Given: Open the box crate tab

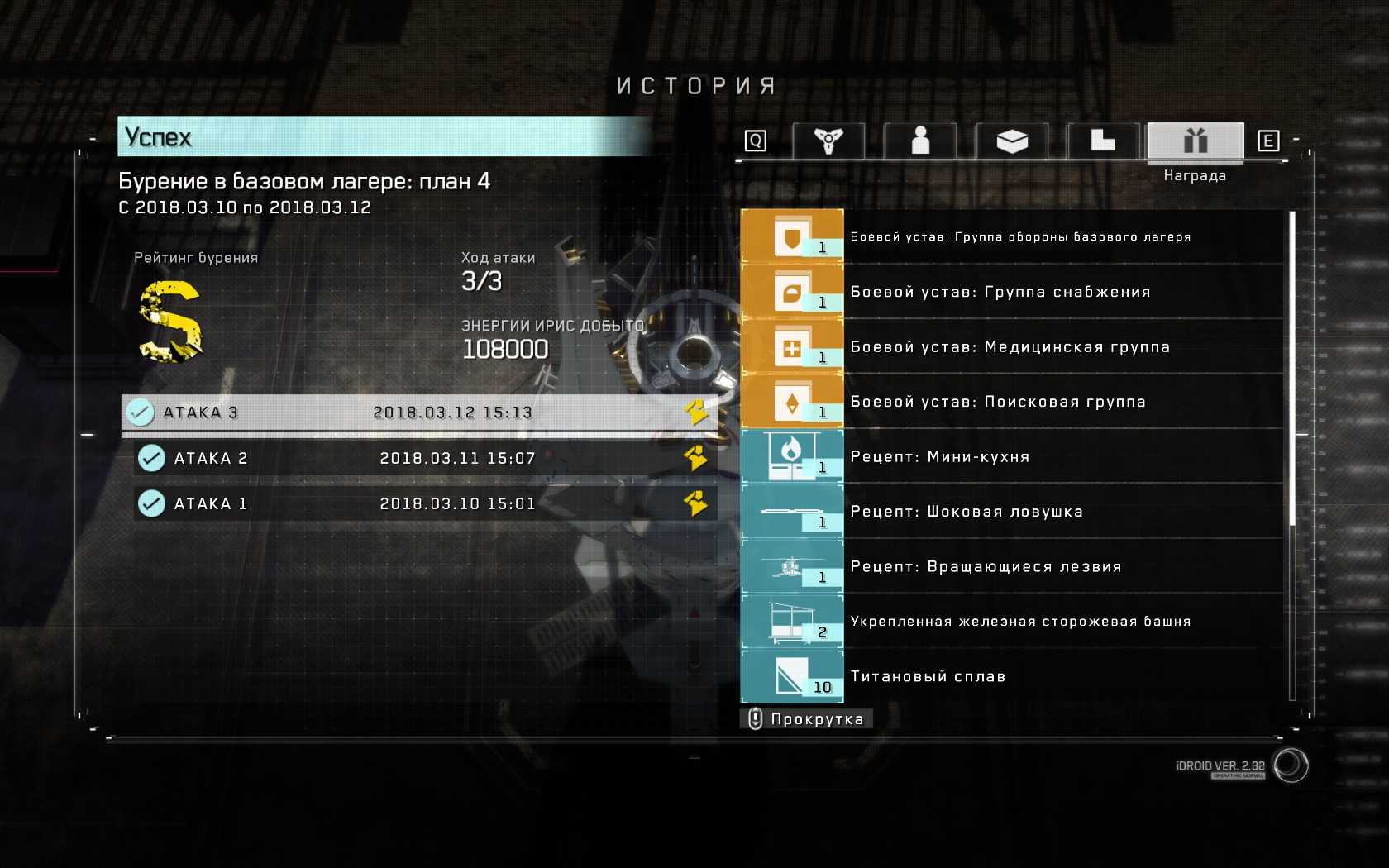Looking at the screenshot, I should (x=1012, y=141).
